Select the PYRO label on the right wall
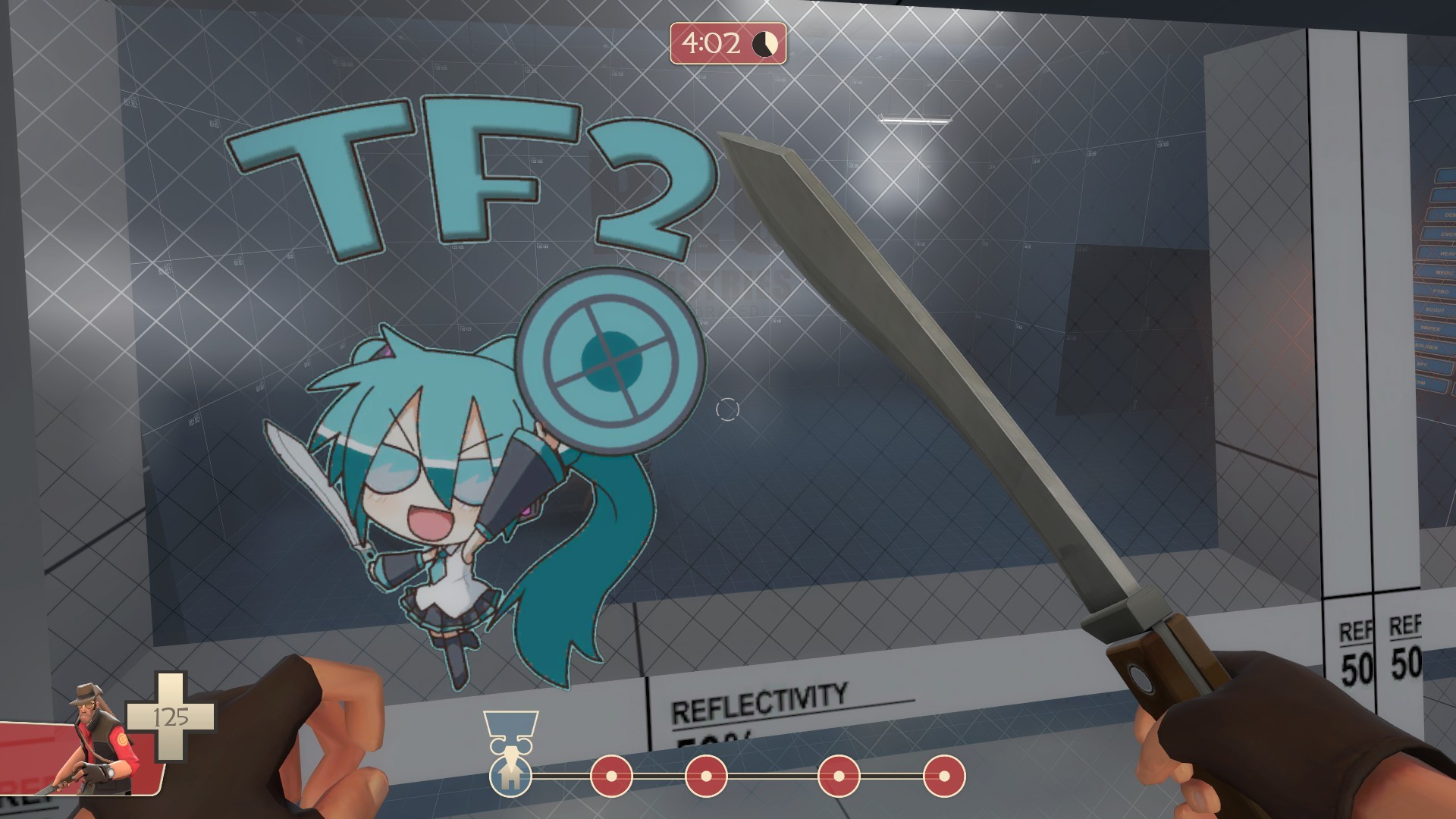This screenshot has width=1456, height=819. tap(1441, 291)
